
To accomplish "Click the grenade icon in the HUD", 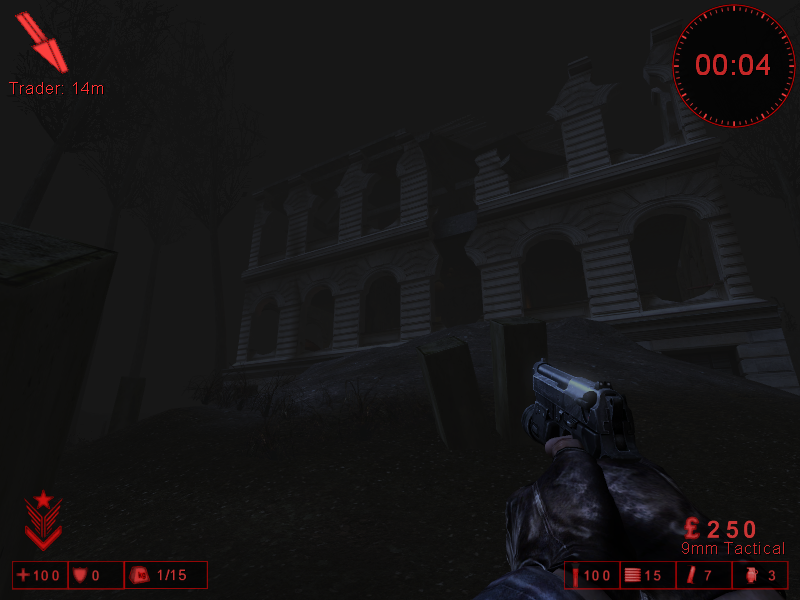I will (x=752, y=575).
